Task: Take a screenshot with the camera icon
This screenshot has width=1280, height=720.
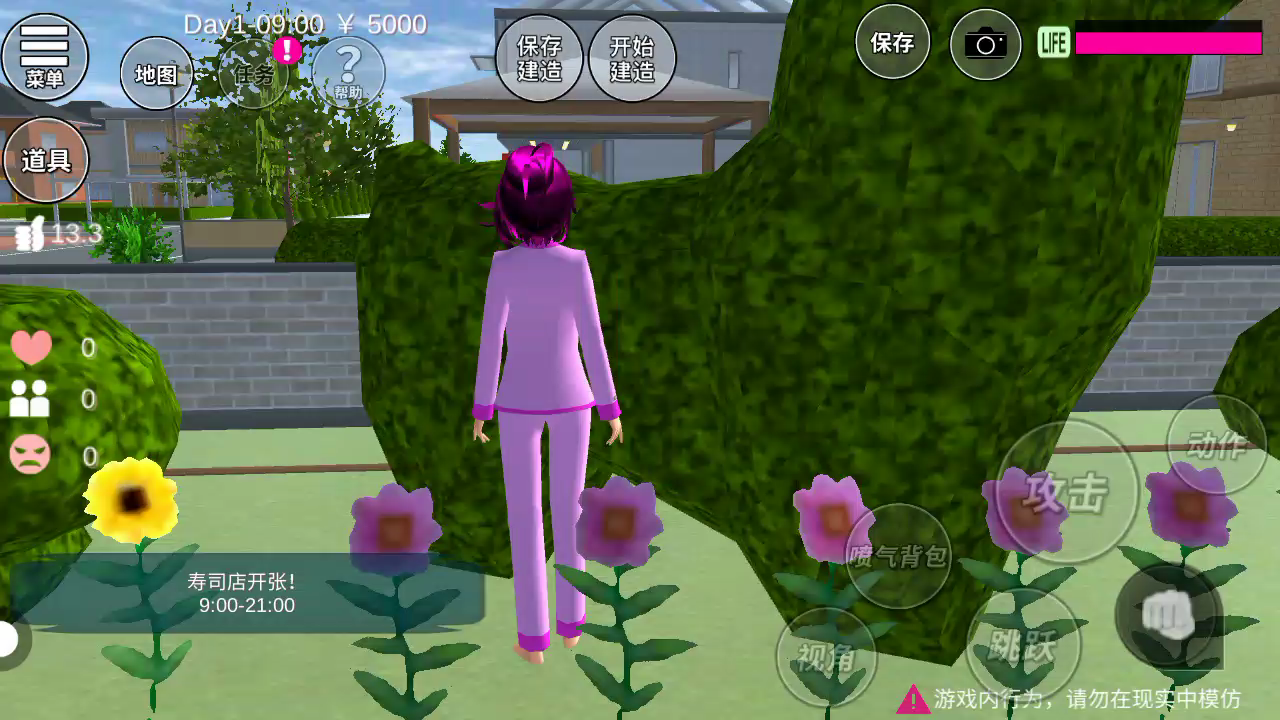Action: point(985,44)
